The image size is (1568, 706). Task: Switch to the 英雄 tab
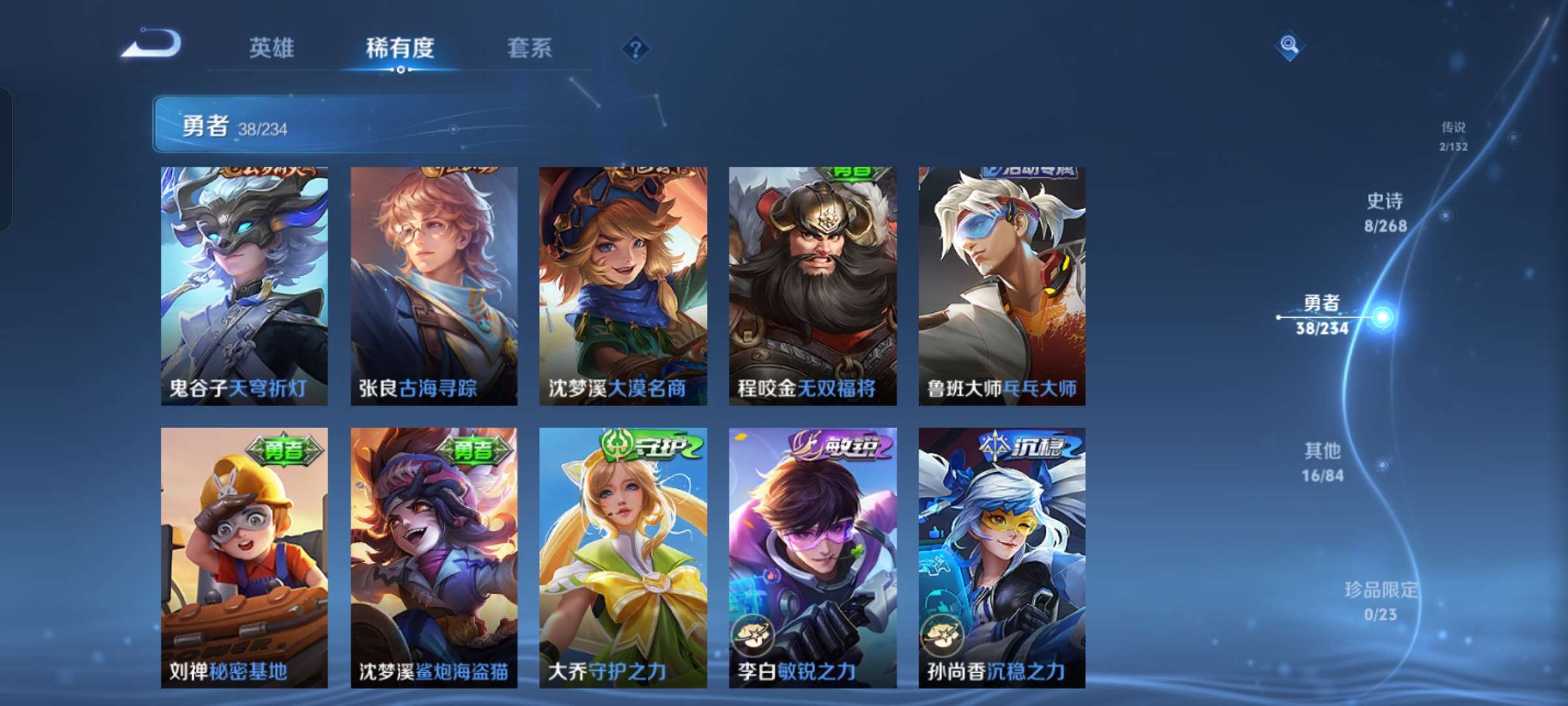tap(272, 46)
